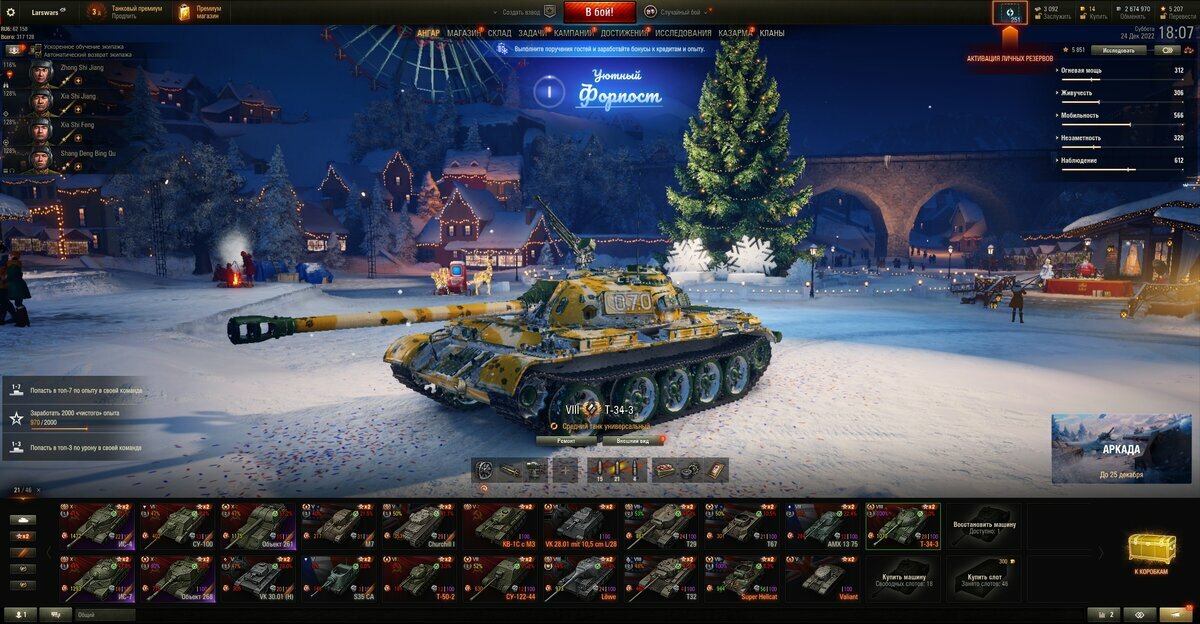This screenshot has height=624, width=1200.
Task: Select the Löwe tank in the carousel
Action: point(581,578)
